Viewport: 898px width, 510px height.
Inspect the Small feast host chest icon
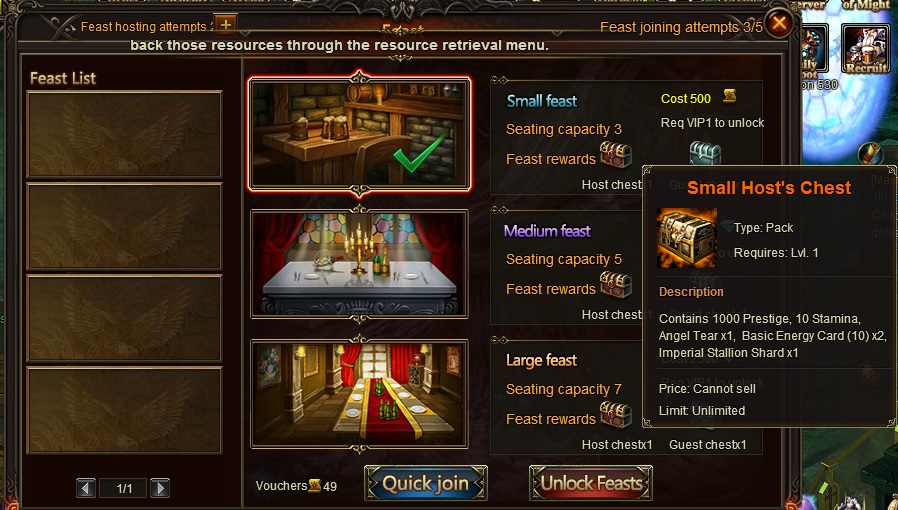pyautogui.click(x=616, y=156)
